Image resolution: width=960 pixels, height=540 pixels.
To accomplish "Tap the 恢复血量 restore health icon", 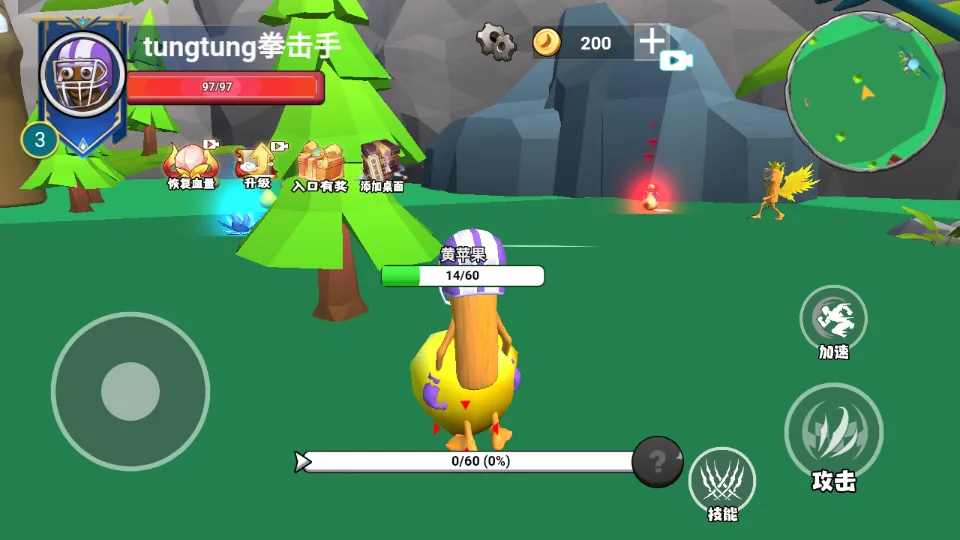I will [x=190, y=164].
